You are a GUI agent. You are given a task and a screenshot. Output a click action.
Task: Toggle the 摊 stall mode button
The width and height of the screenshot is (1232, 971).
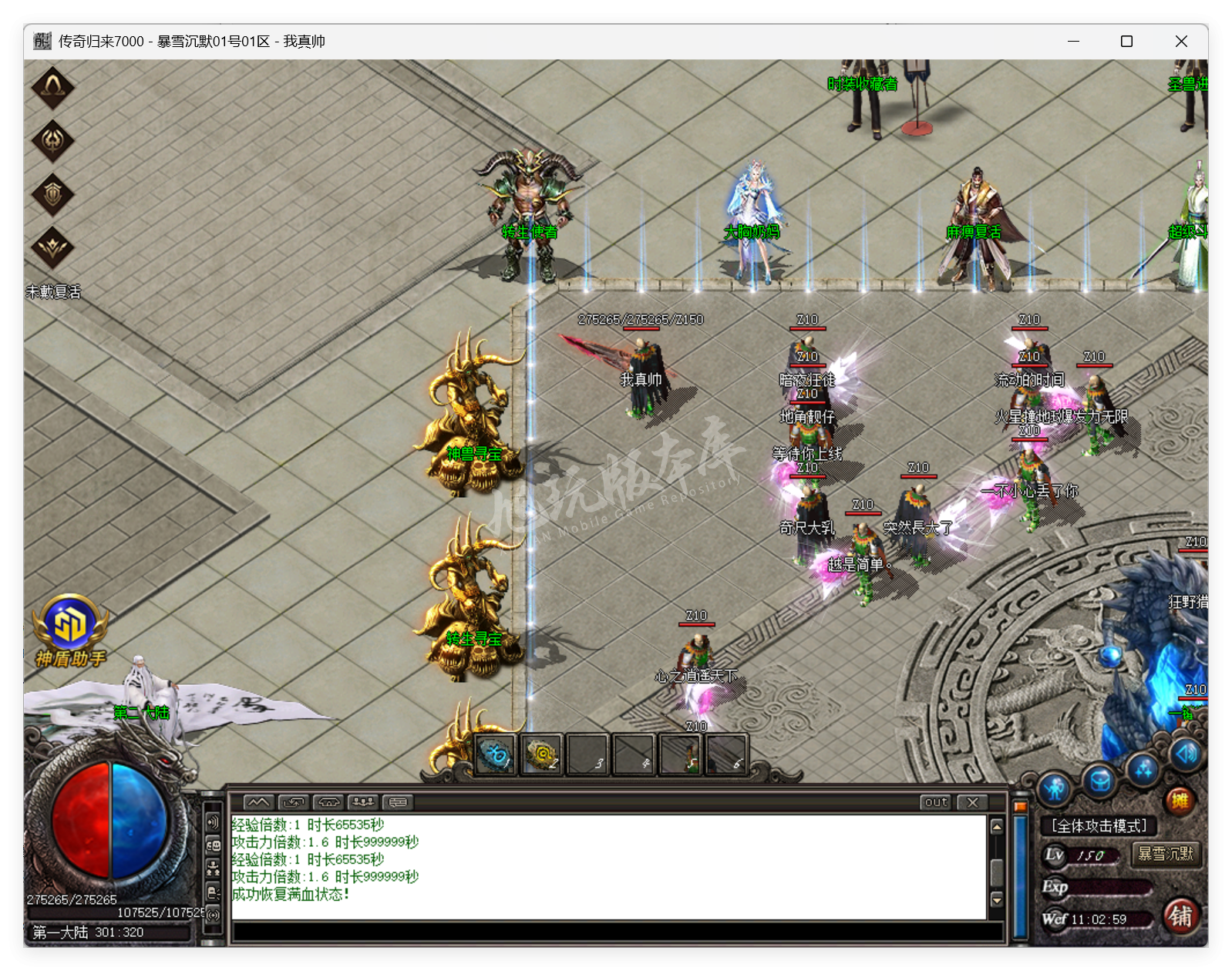click(1180, 800)
